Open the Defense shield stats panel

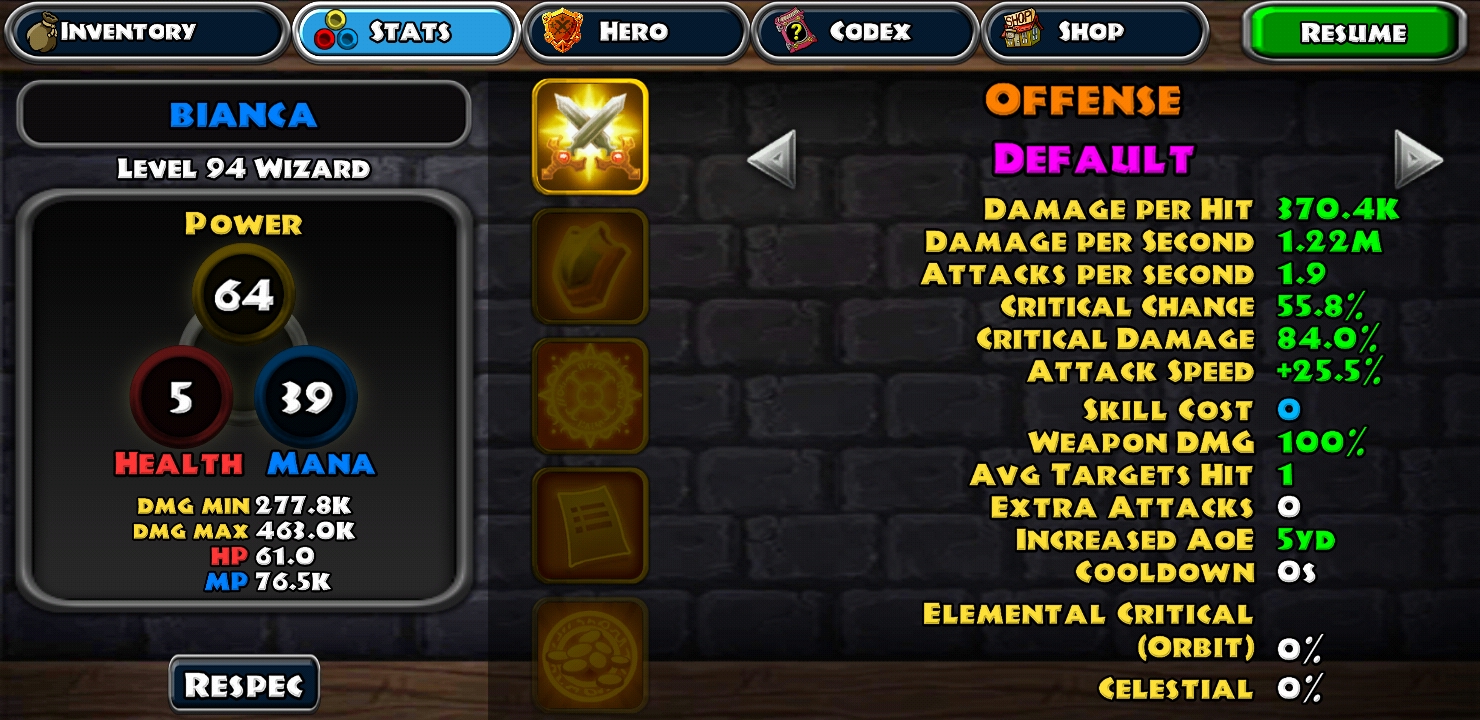(x=590, y=266)
